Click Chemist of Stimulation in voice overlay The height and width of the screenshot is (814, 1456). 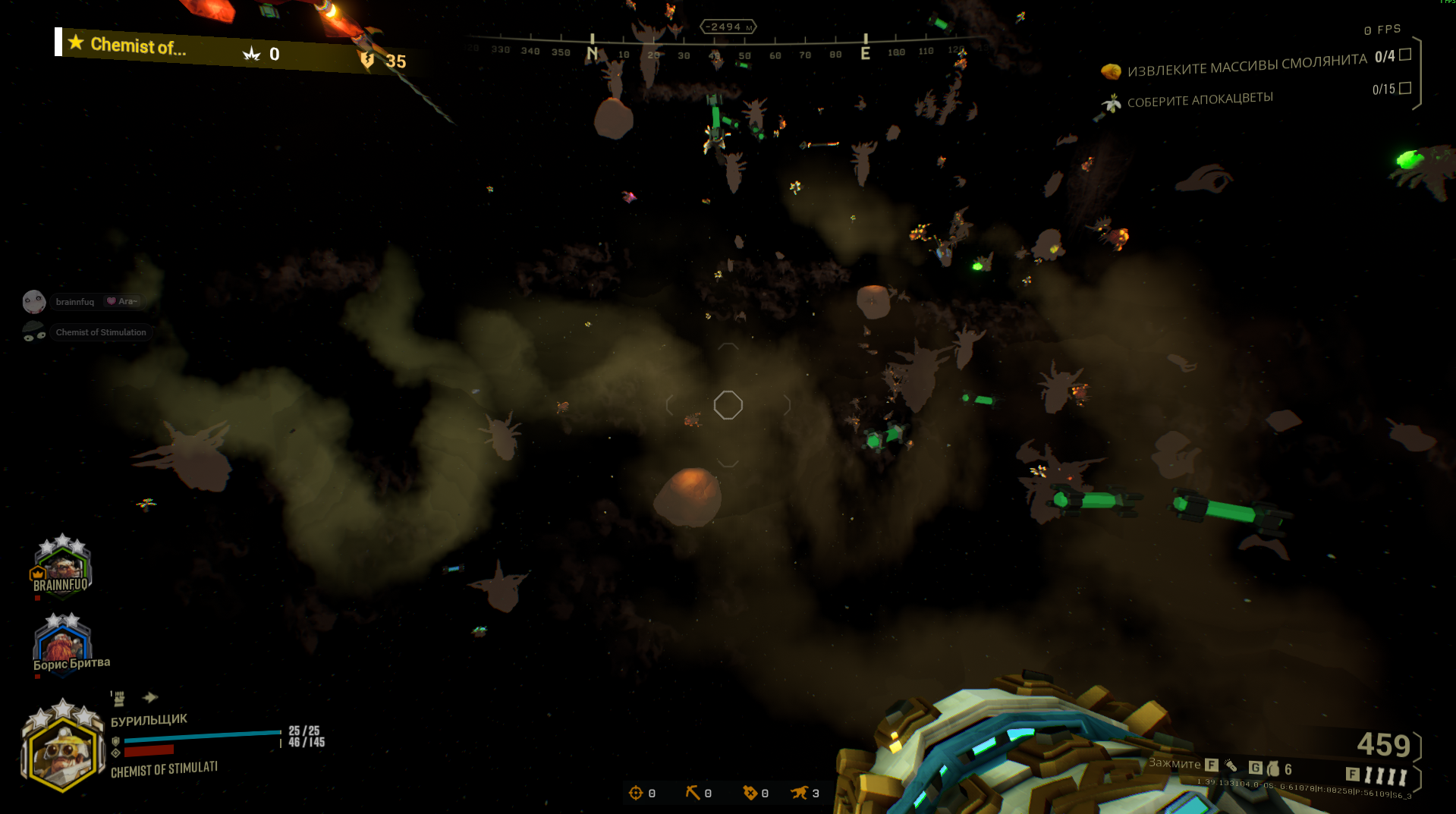pyautogui.click(x=100, y=332)
